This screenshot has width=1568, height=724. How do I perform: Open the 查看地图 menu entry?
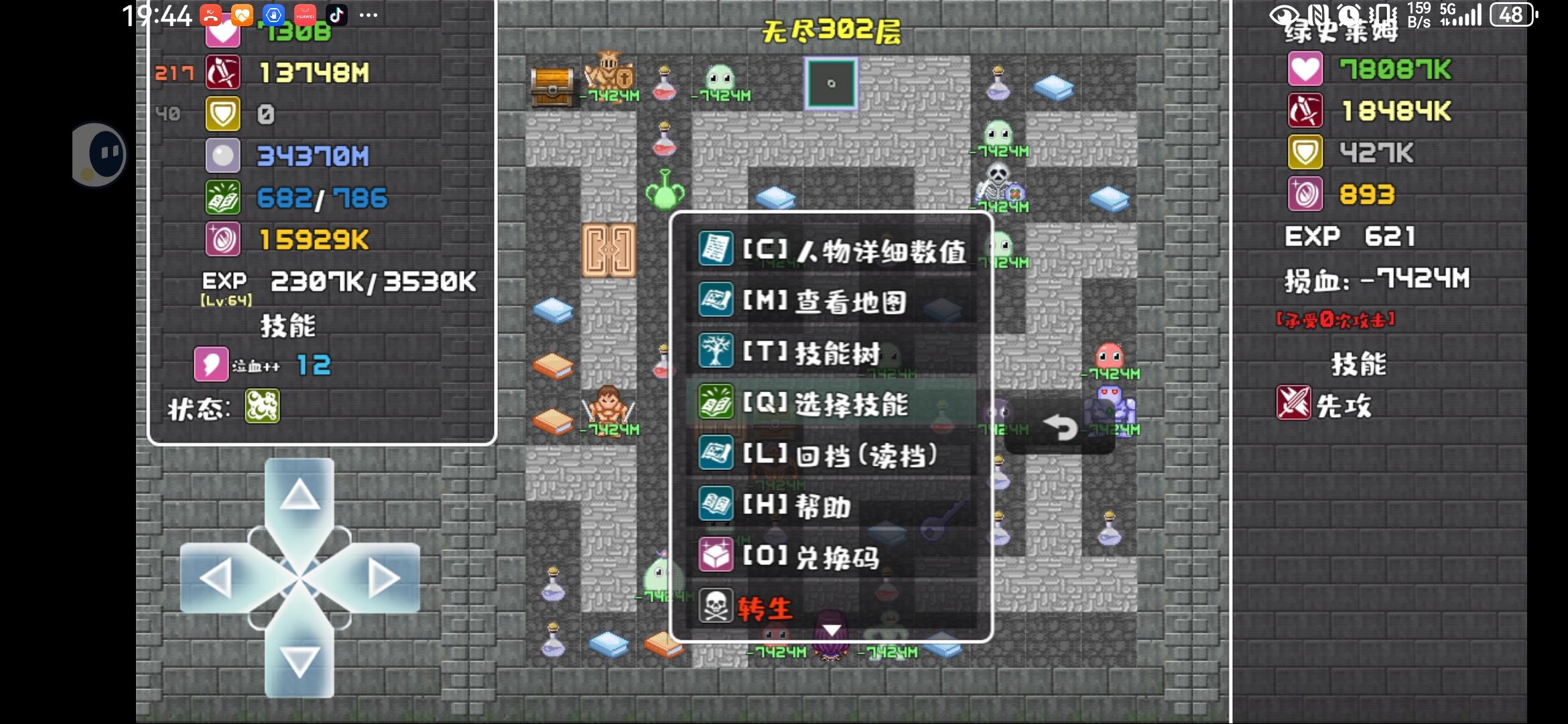pyautogui.click(x=852, y=302)
